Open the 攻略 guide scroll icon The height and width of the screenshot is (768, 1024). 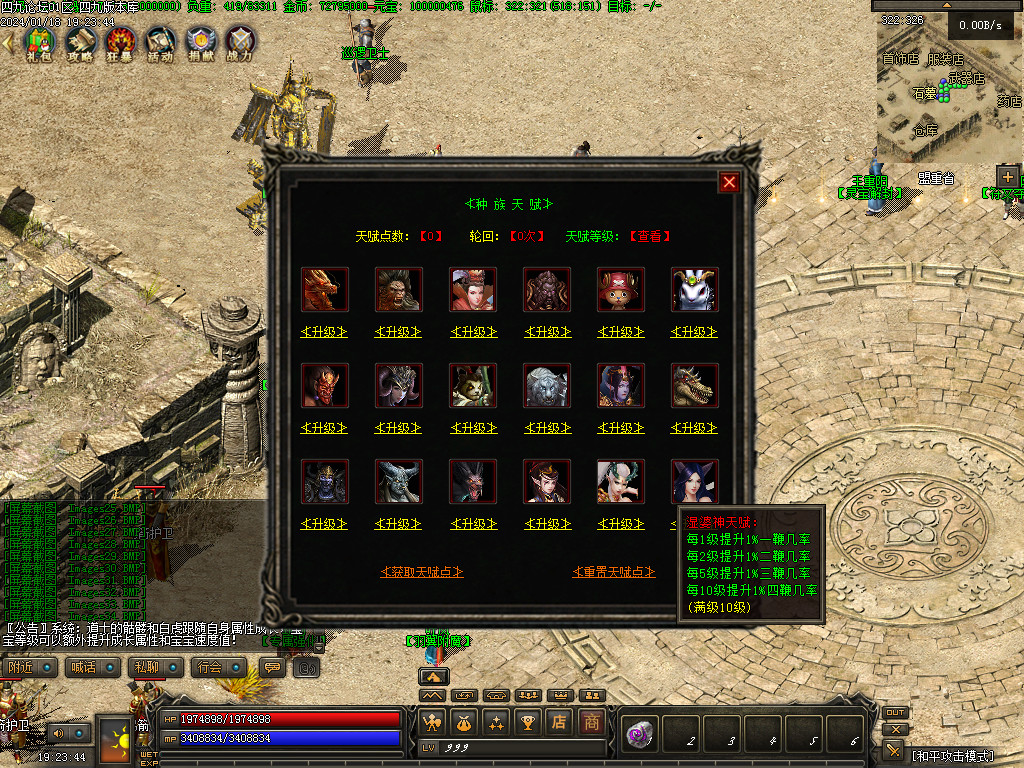[x=80, y=43]
